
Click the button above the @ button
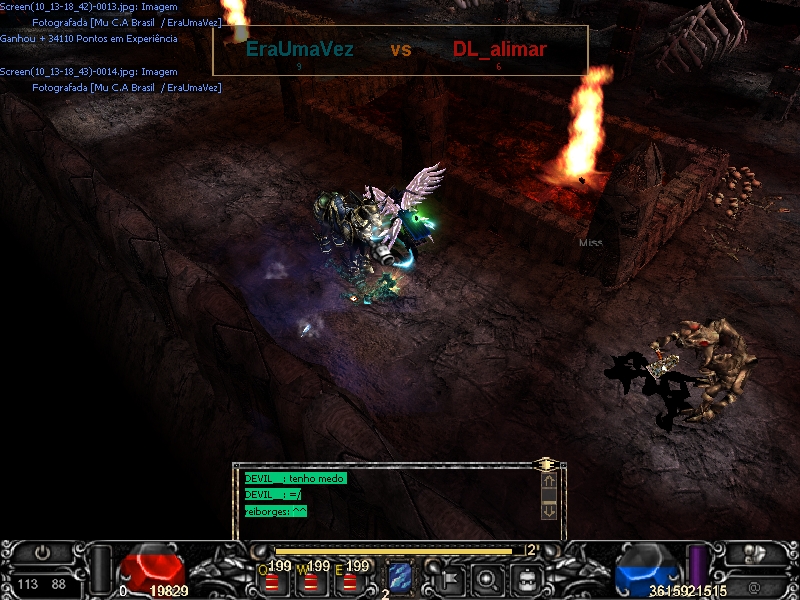click(755, 553)
